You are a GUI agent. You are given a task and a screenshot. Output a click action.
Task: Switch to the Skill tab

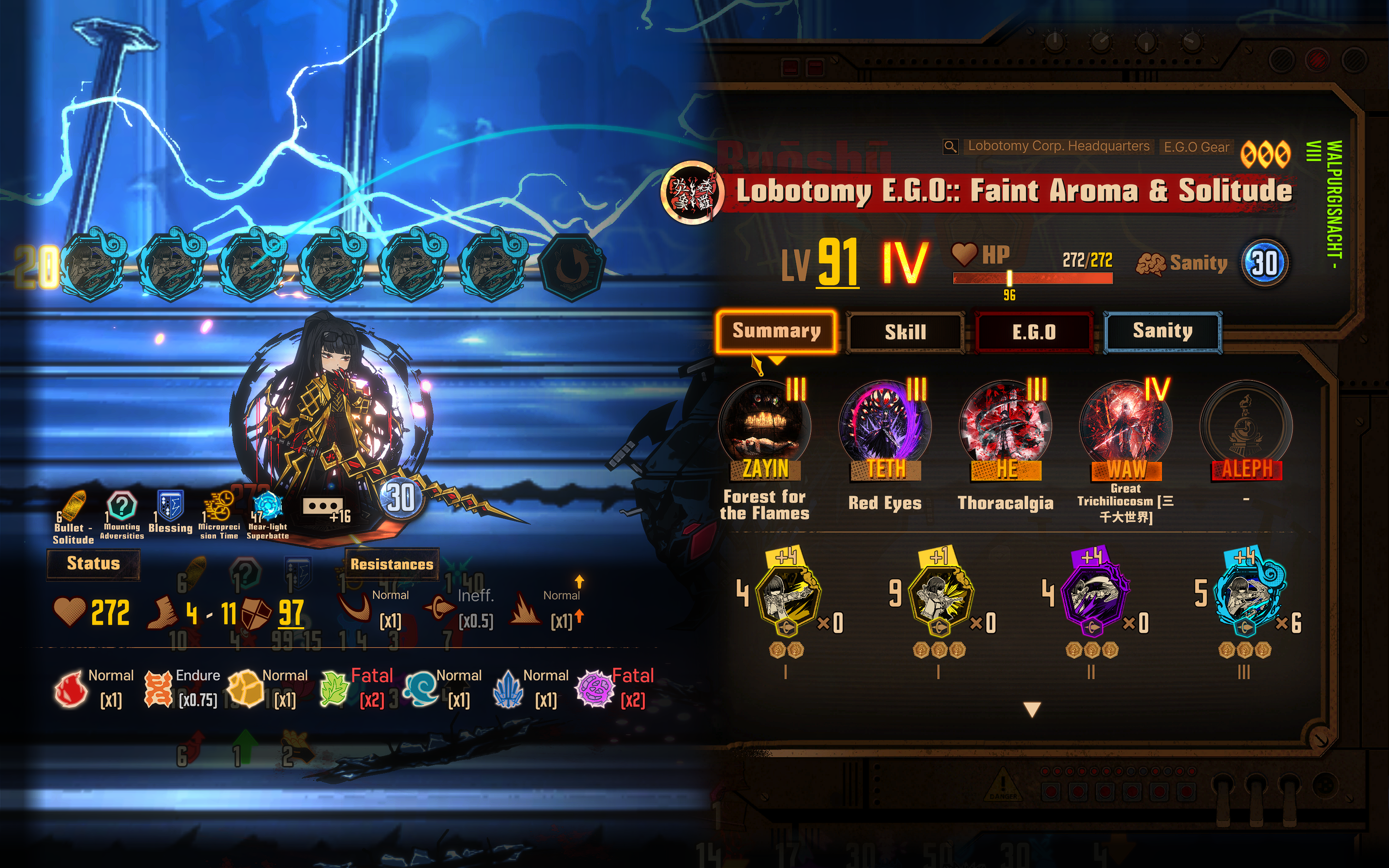[905, 332]
